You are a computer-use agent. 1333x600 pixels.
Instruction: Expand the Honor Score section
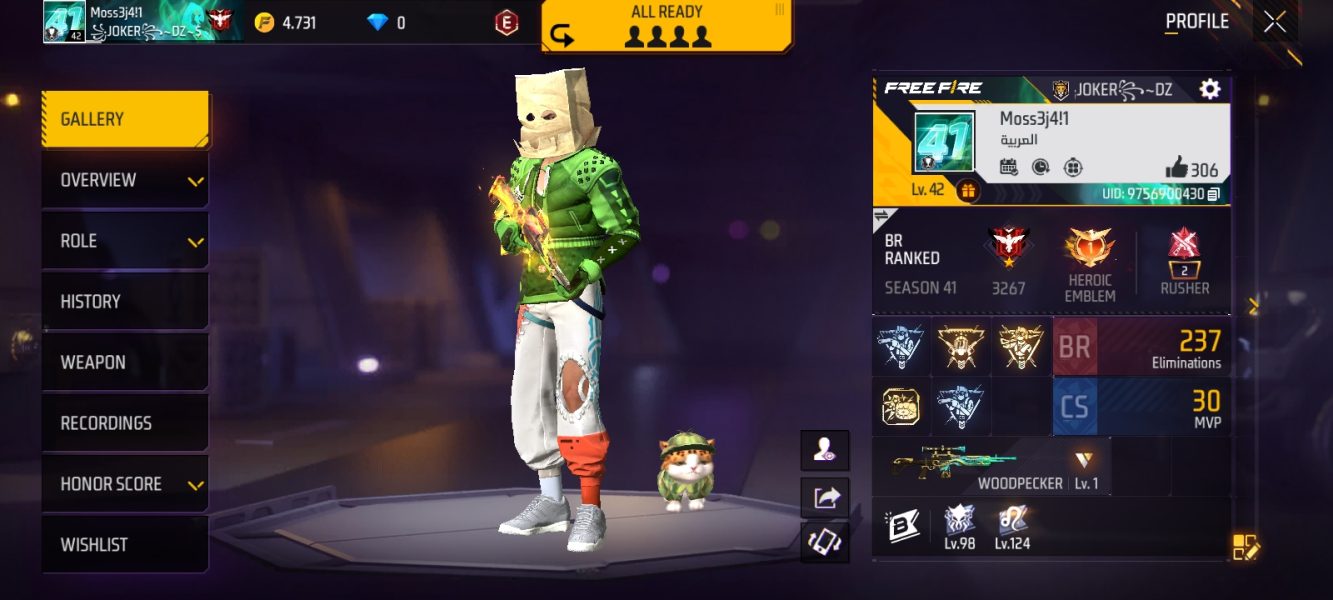coord(125,484)
